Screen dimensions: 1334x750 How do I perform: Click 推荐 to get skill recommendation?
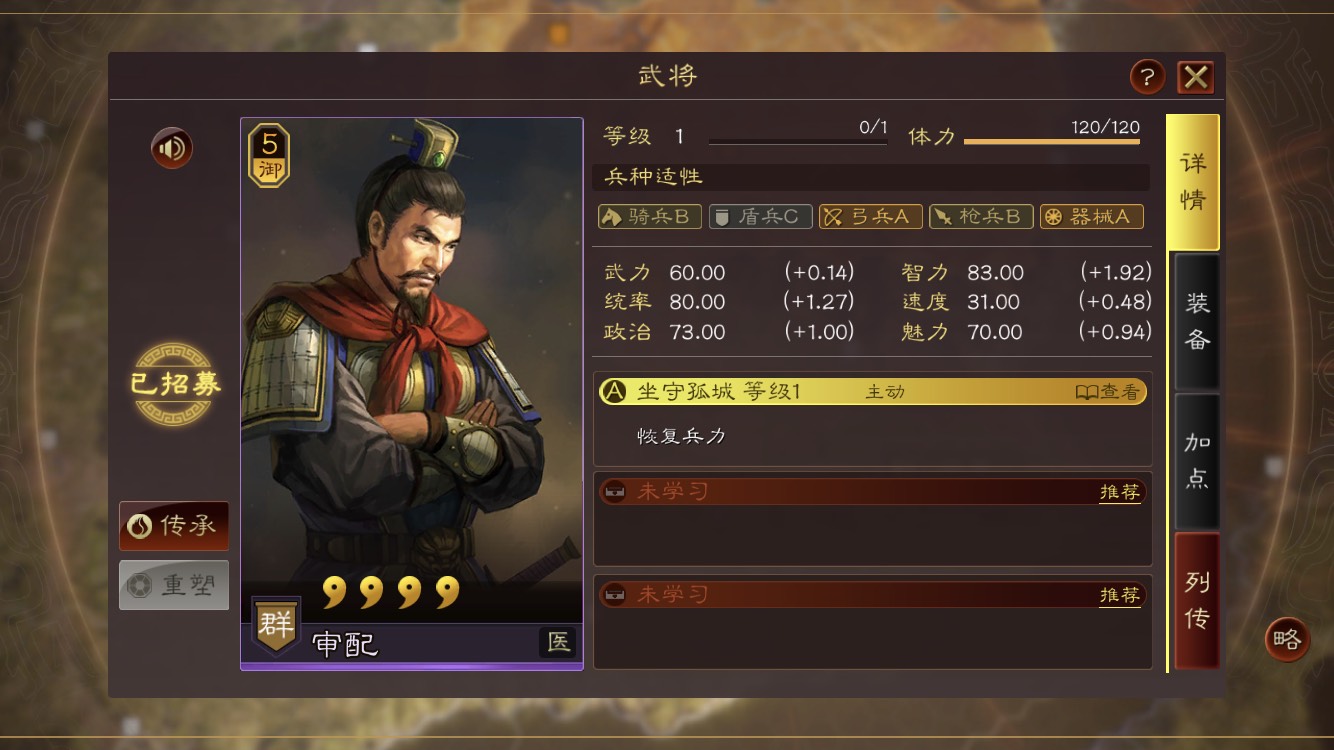coord(1119,489)
